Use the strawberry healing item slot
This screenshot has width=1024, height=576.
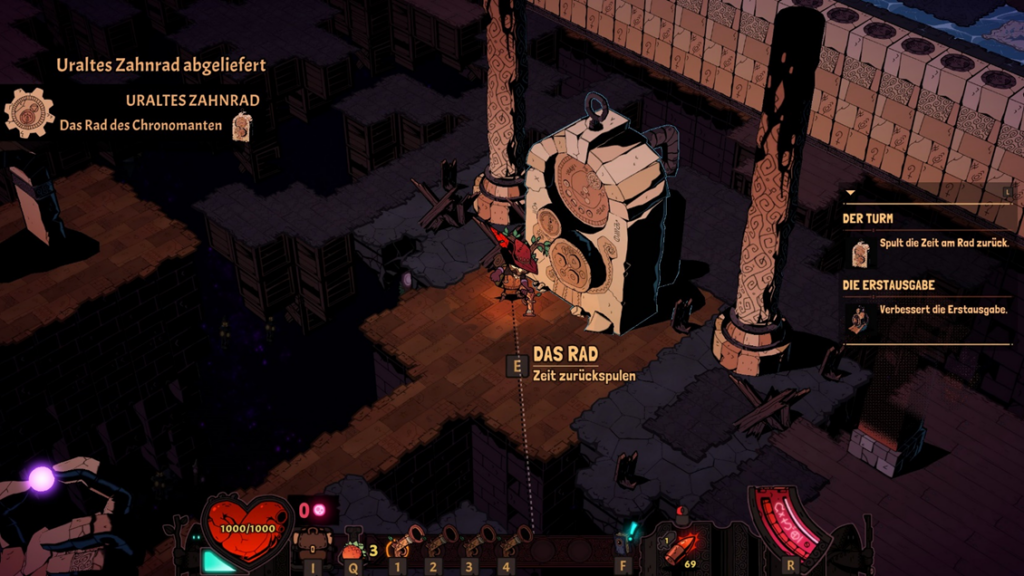[352, 548]
